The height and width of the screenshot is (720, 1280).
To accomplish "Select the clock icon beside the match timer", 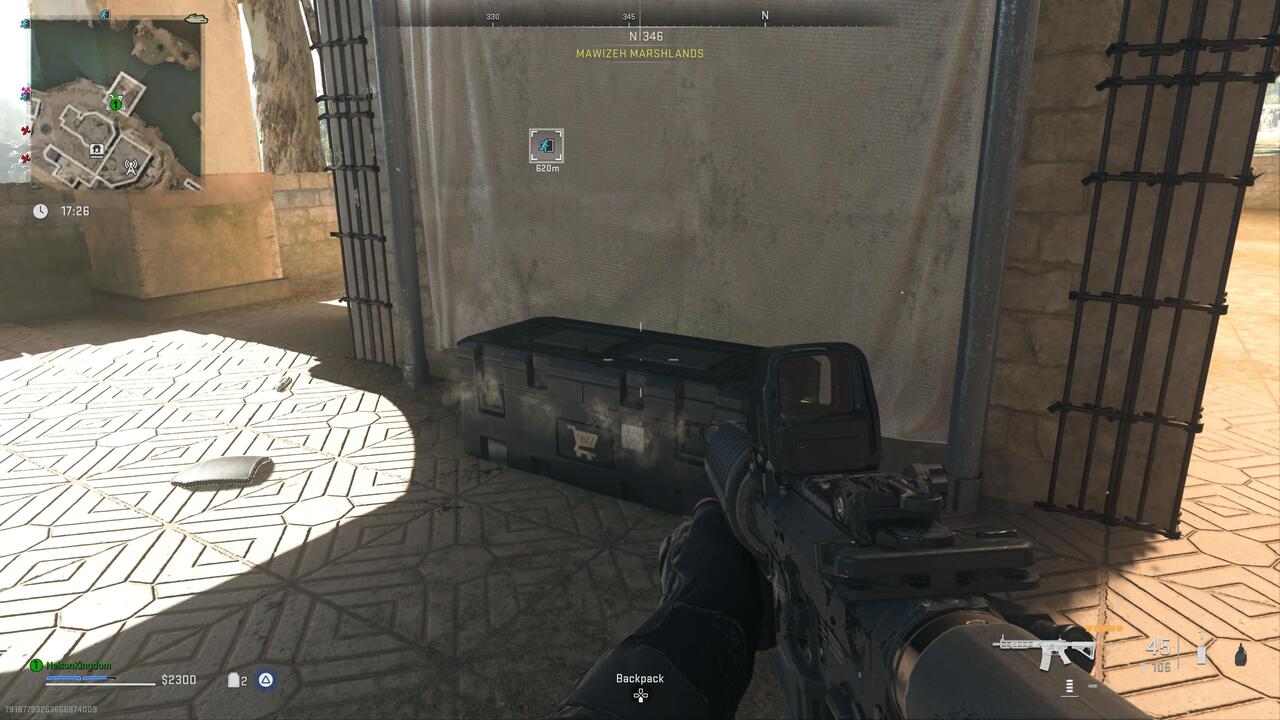I will click(40, 210).
